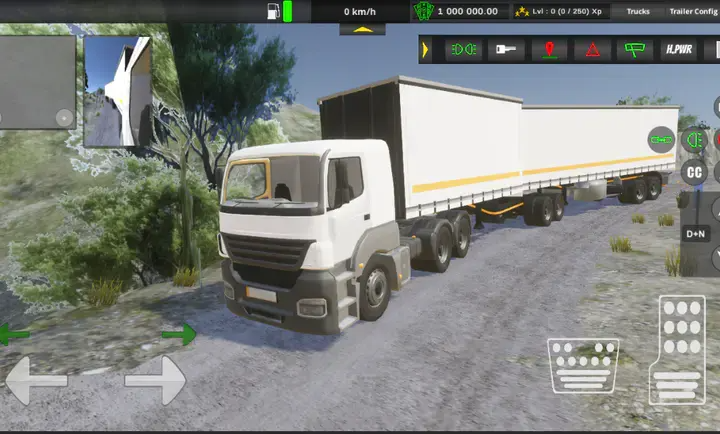Viewport: 720px width, 434px height.
Task: Click the green trailer coupling round button
Action: [661, 139]
